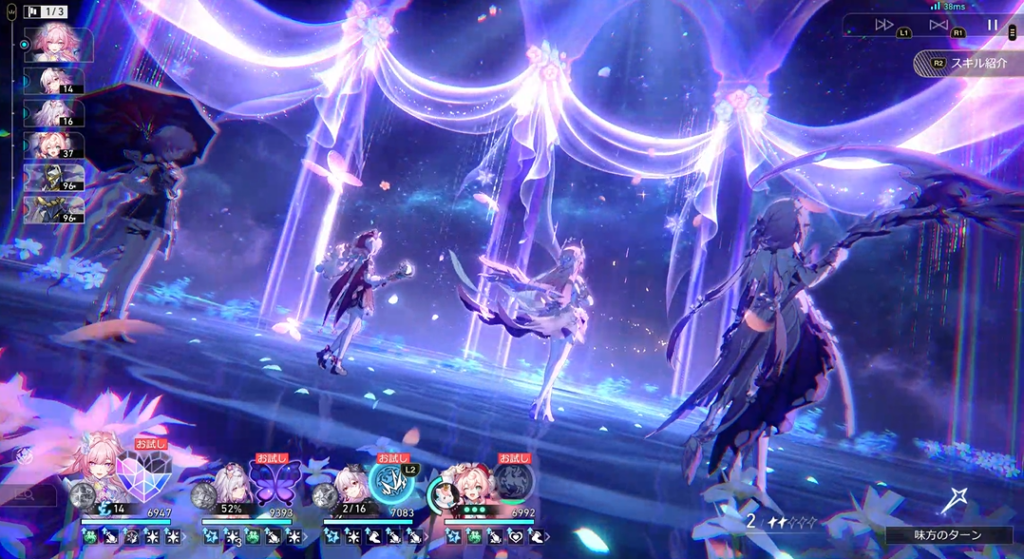Image resolution: width=1024 pixels, height=559 pixels.
Task: Activate the dark unicorn ultimate icon
Action: pos(512,480)
